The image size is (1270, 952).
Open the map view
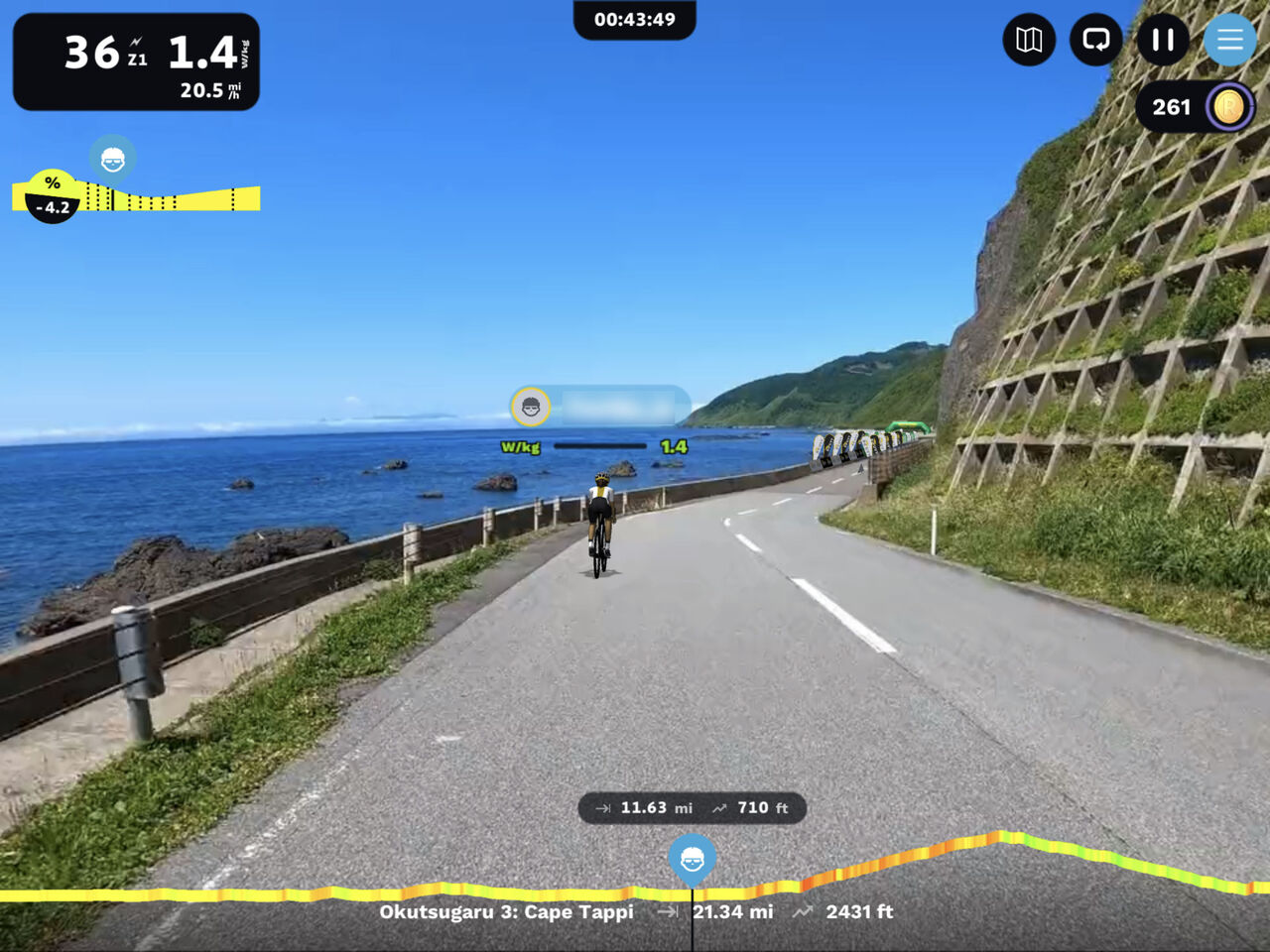click(1029, 41)
